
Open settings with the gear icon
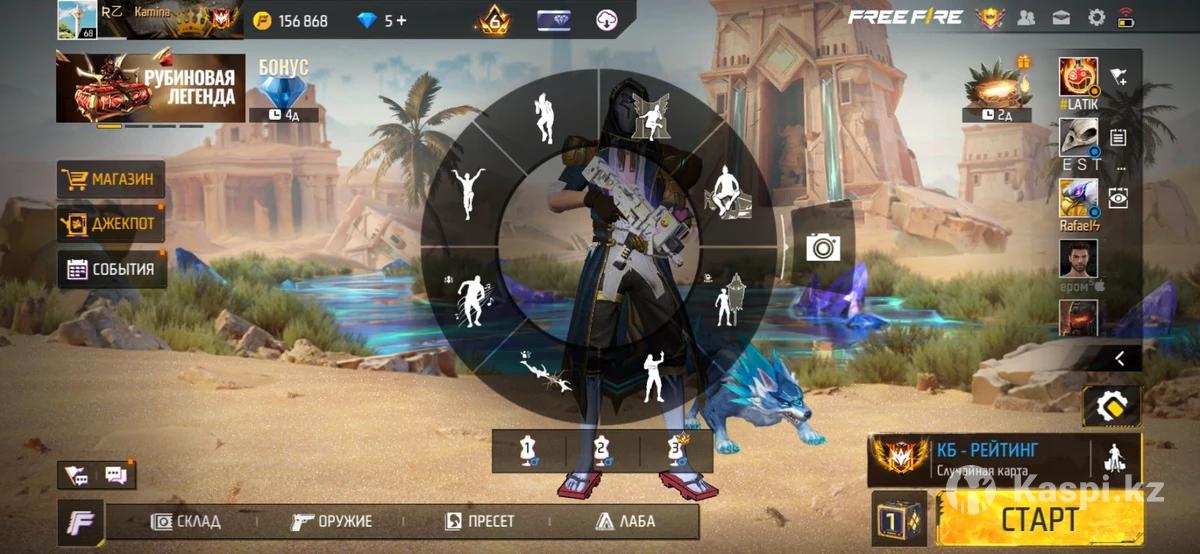coord(1096,17)
